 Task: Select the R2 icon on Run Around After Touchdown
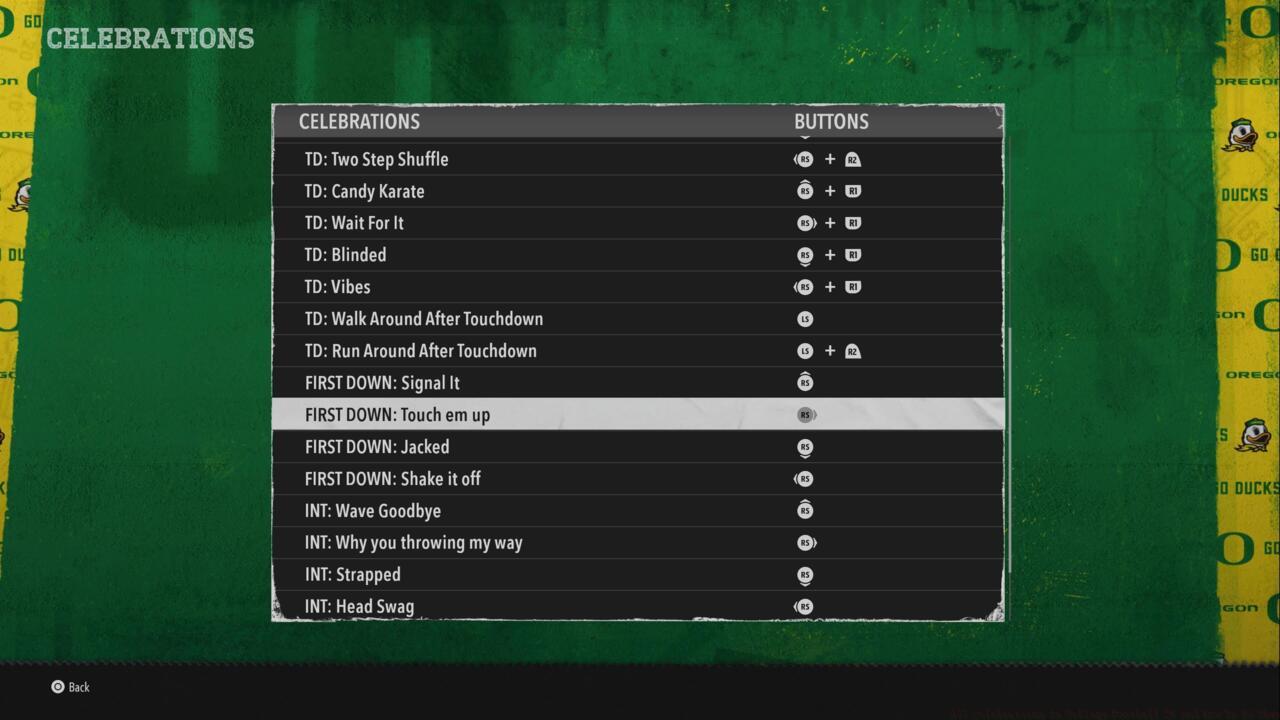coord(852,351)
